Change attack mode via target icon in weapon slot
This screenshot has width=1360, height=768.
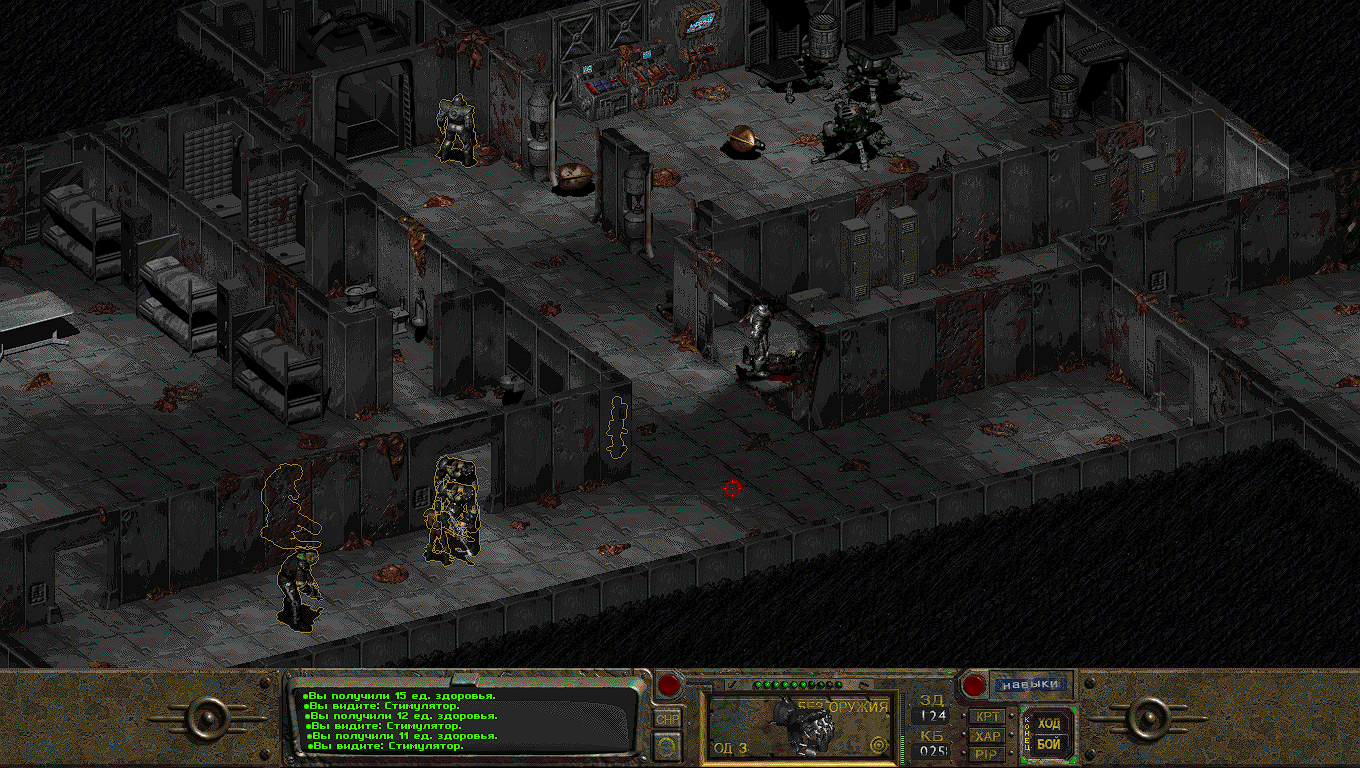tap(879, 744)
